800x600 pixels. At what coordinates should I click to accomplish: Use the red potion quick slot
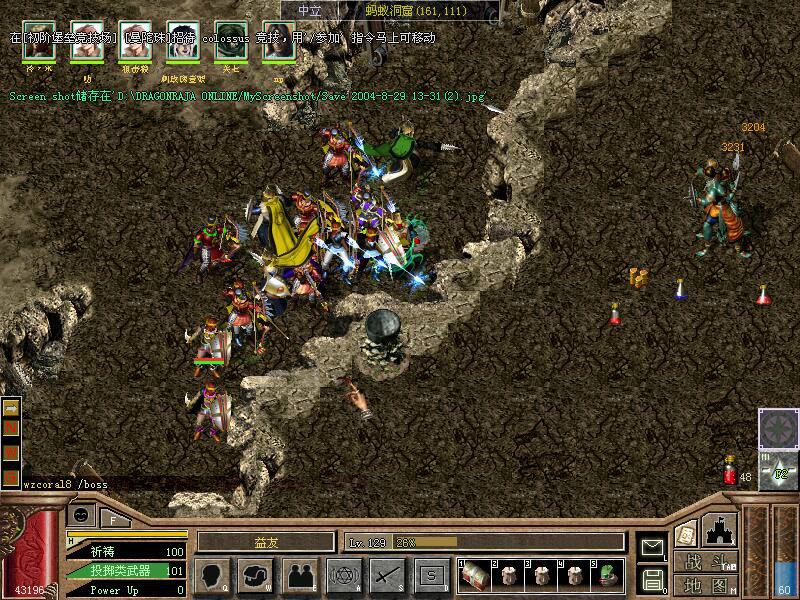tap(730, 472)
